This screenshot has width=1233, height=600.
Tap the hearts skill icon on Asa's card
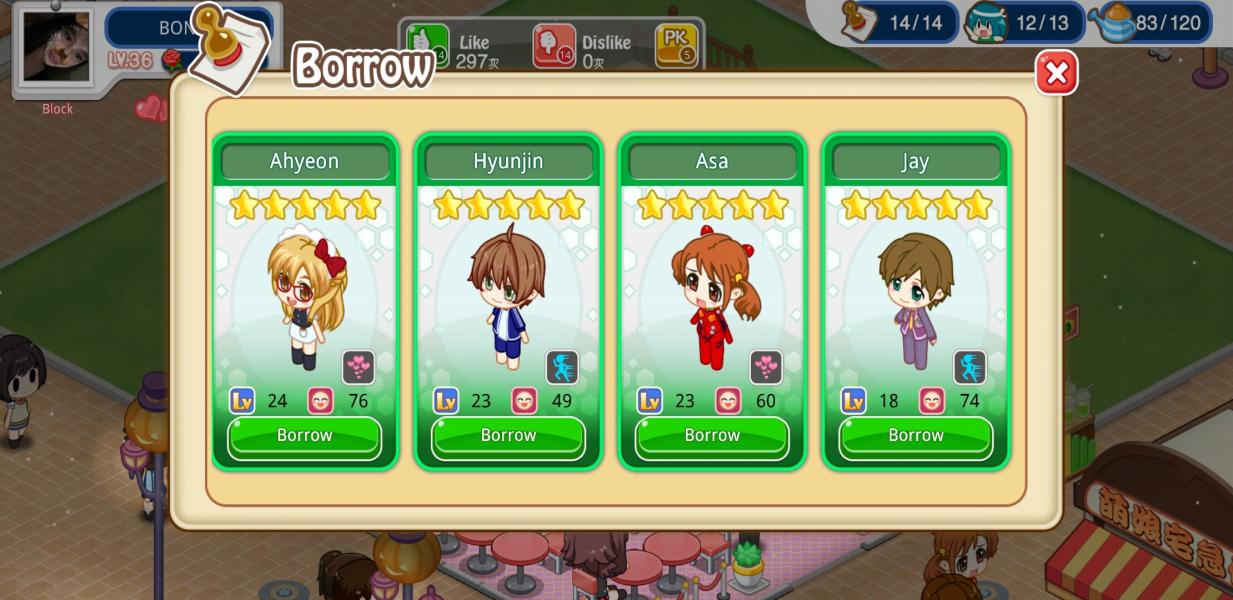[x=766, y=367]
